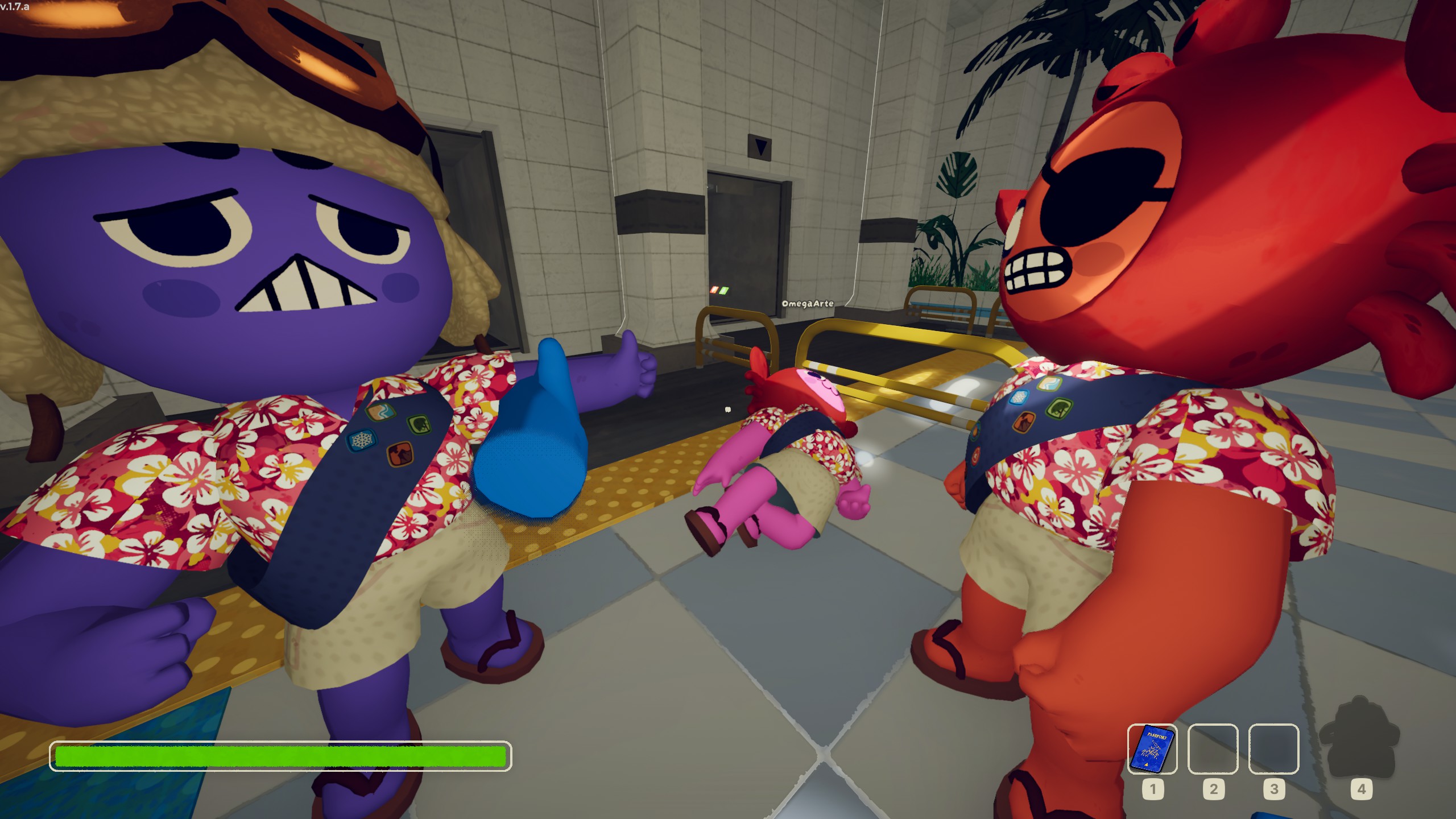Click the mountain badge on the purple scout's sash
Image resolution: width=1456 pixels, height=819 pixels.
coord(401,454)
